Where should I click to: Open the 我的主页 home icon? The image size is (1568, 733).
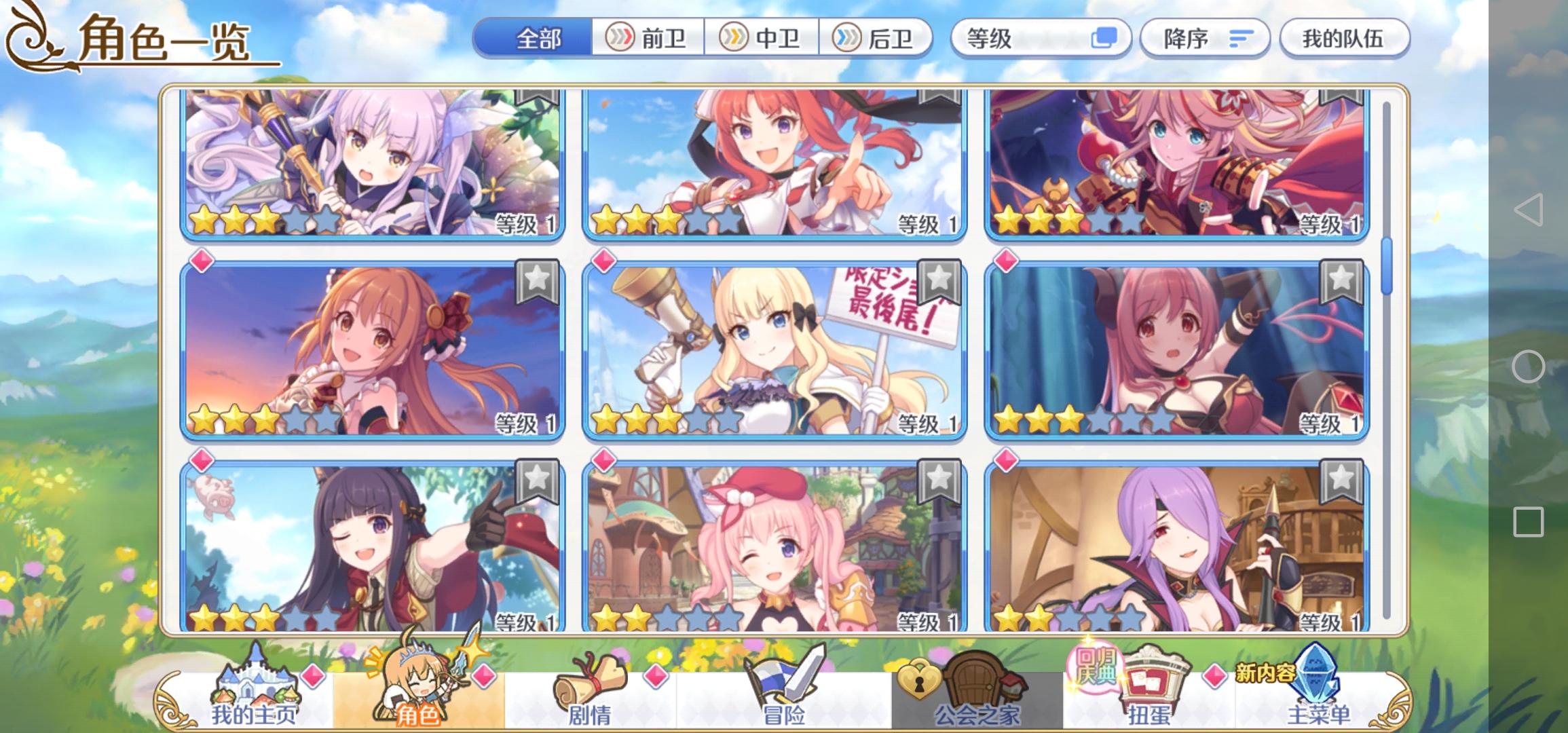pyautogui.click(x=257, y=685)
